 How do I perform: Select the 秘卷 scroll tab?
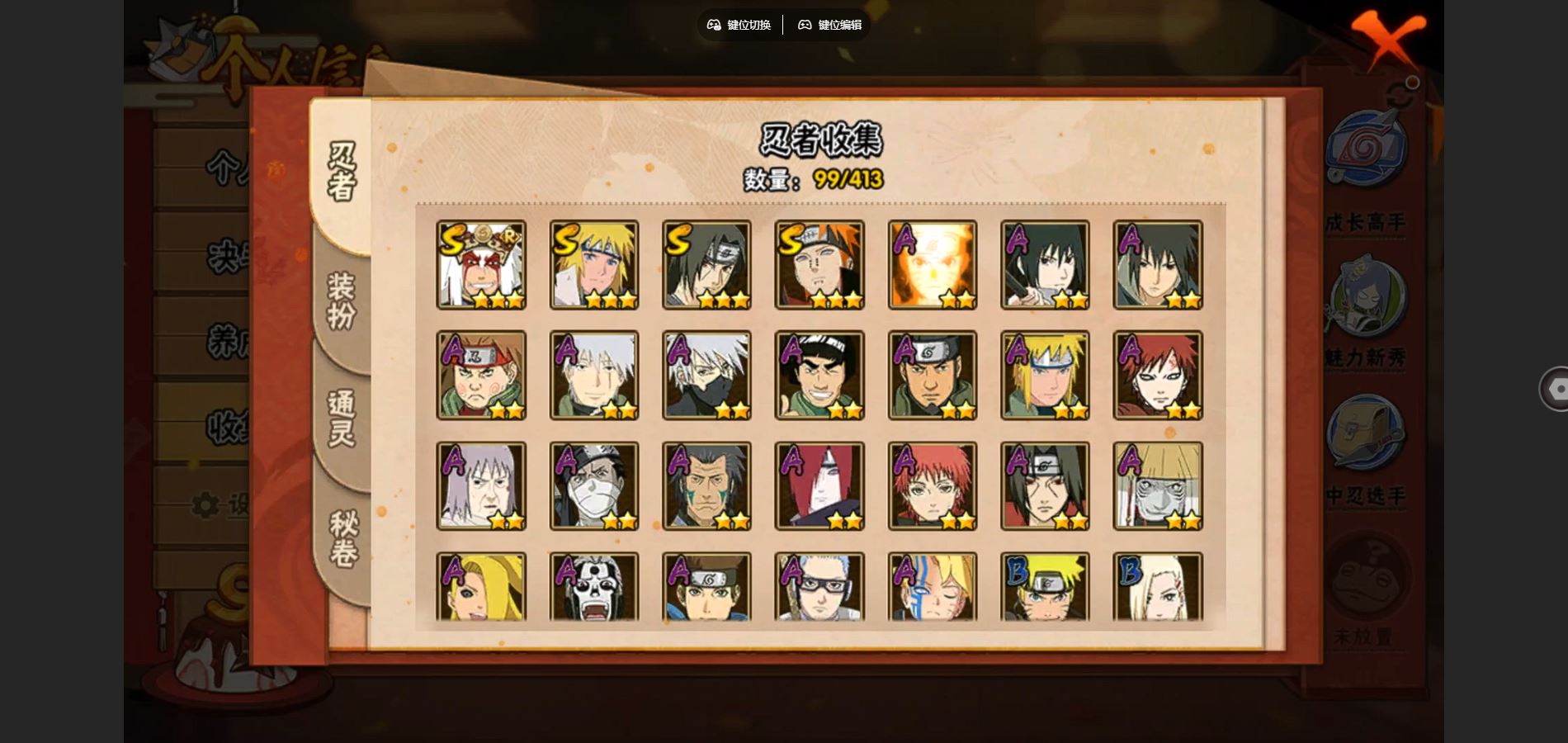(342, 538)
